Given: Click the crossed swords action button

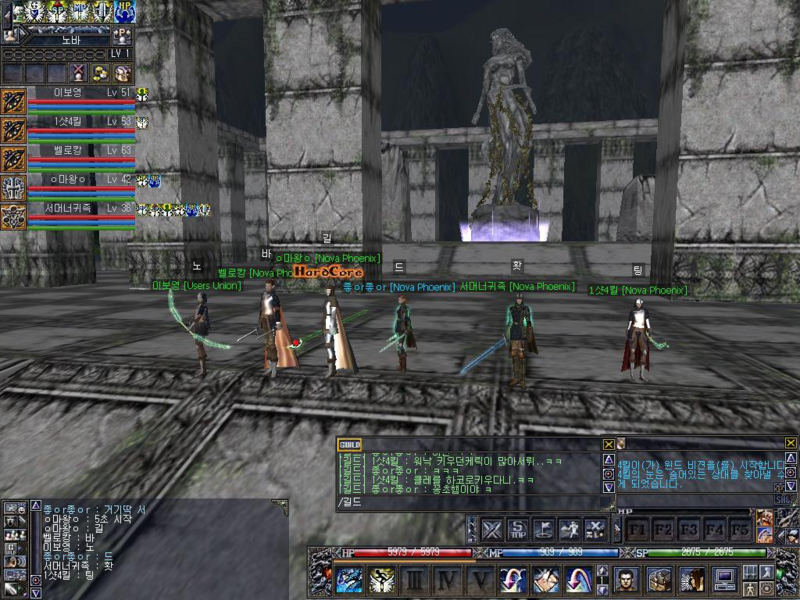Looking at the screenshot, I should point(492,529).
